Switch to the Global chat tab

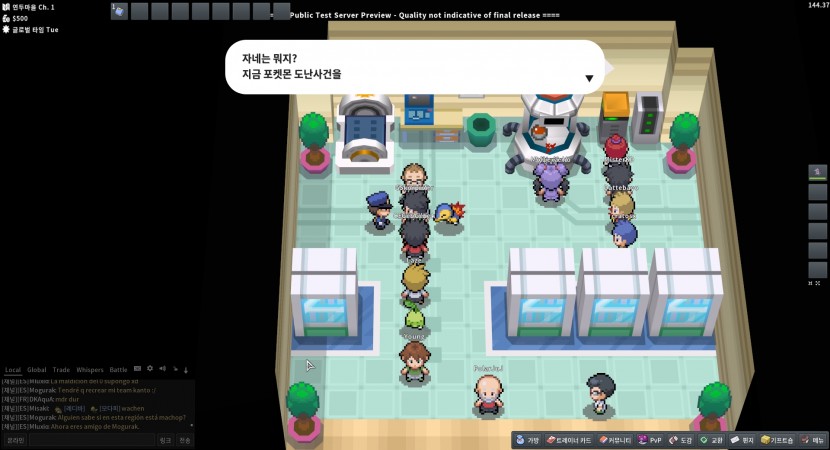point(37,370)
